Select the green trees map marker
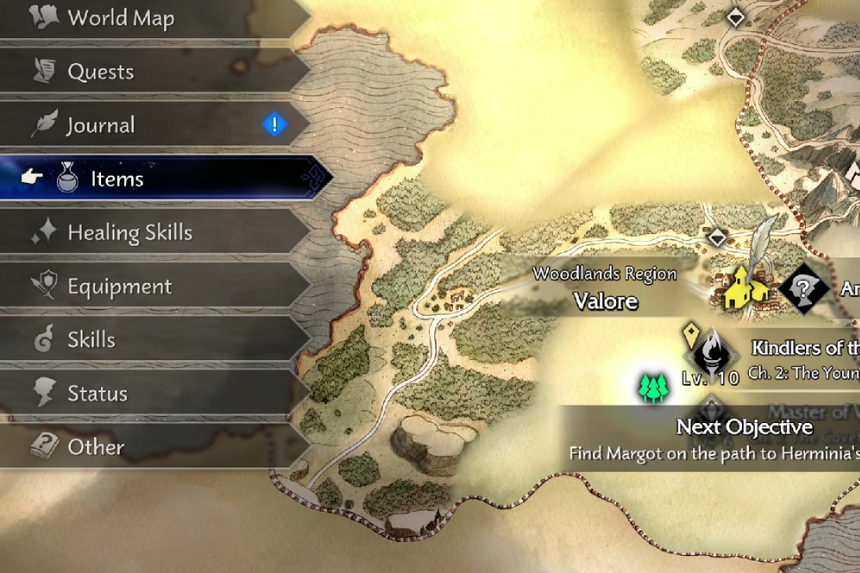Screen dimensions: 860x573 653,388
